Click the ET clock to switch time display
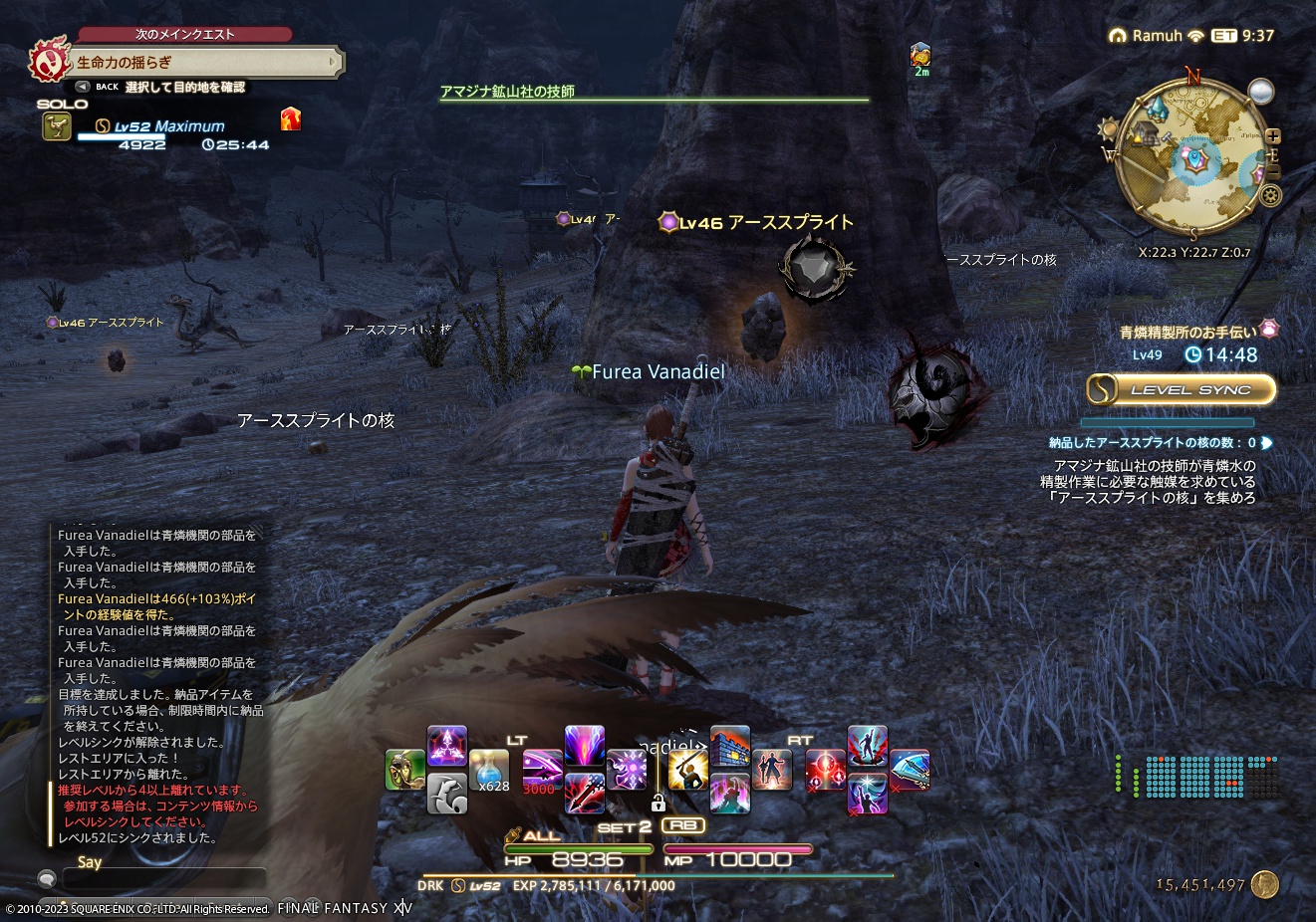Image resolution: width=1316 pixels, height=922 pixels. [x=1223, y=36]
